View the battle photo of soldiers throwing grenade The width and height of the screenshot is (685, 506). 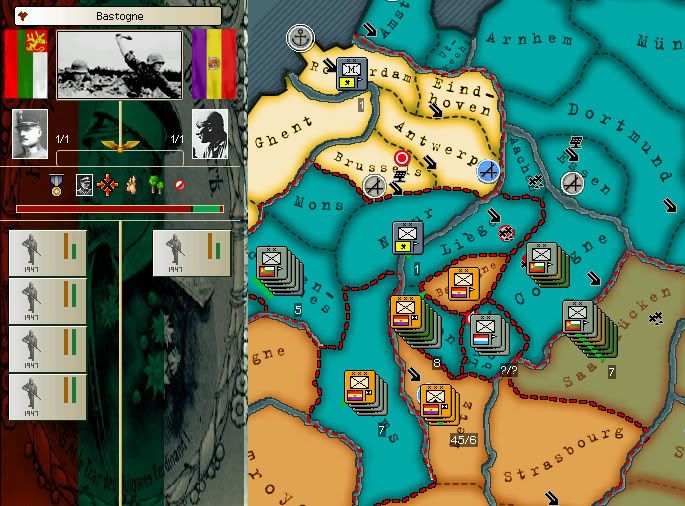tap(120, 64)
